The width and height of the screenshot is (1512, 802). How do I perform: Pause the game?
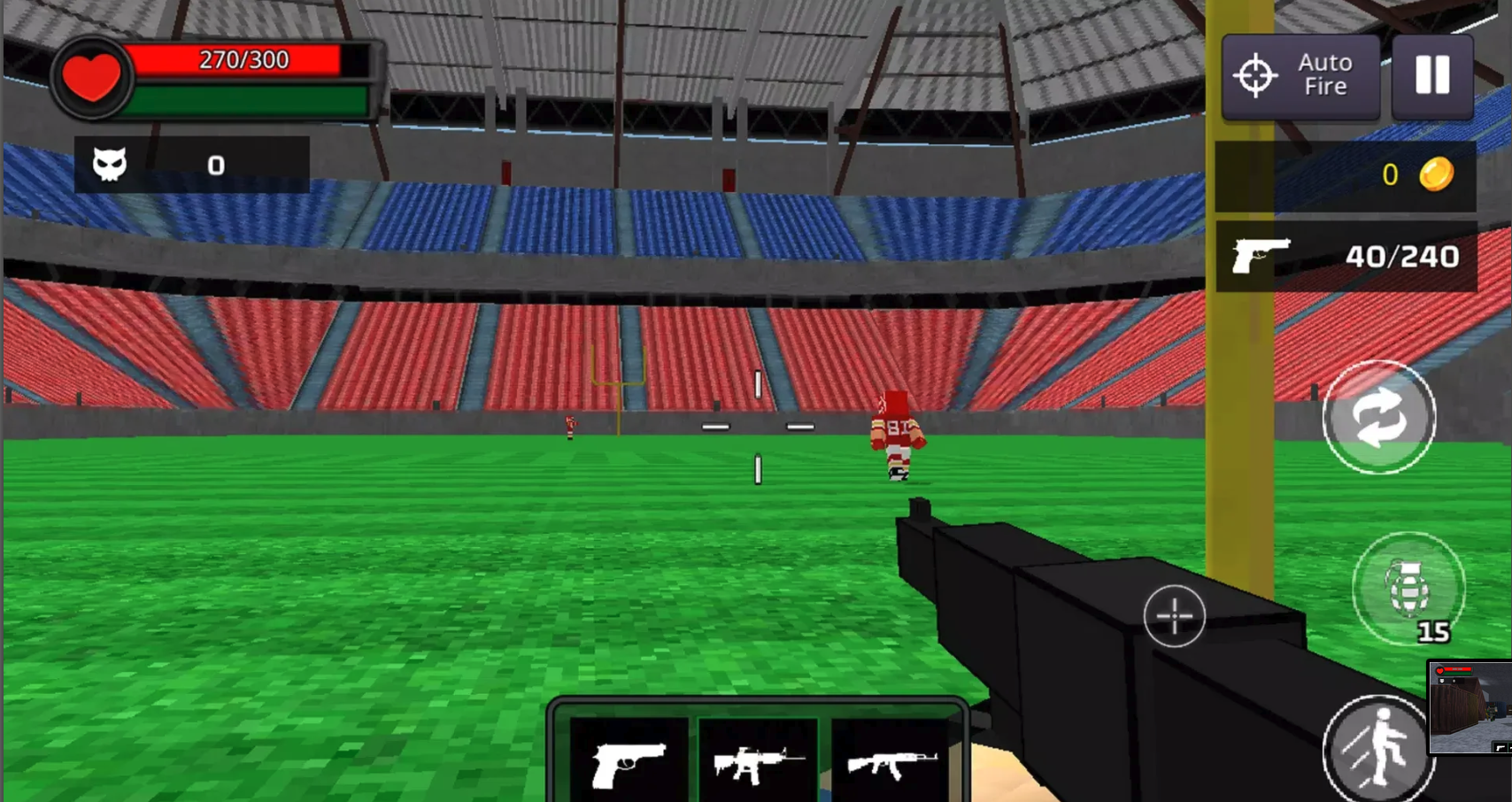point(1431,76)
